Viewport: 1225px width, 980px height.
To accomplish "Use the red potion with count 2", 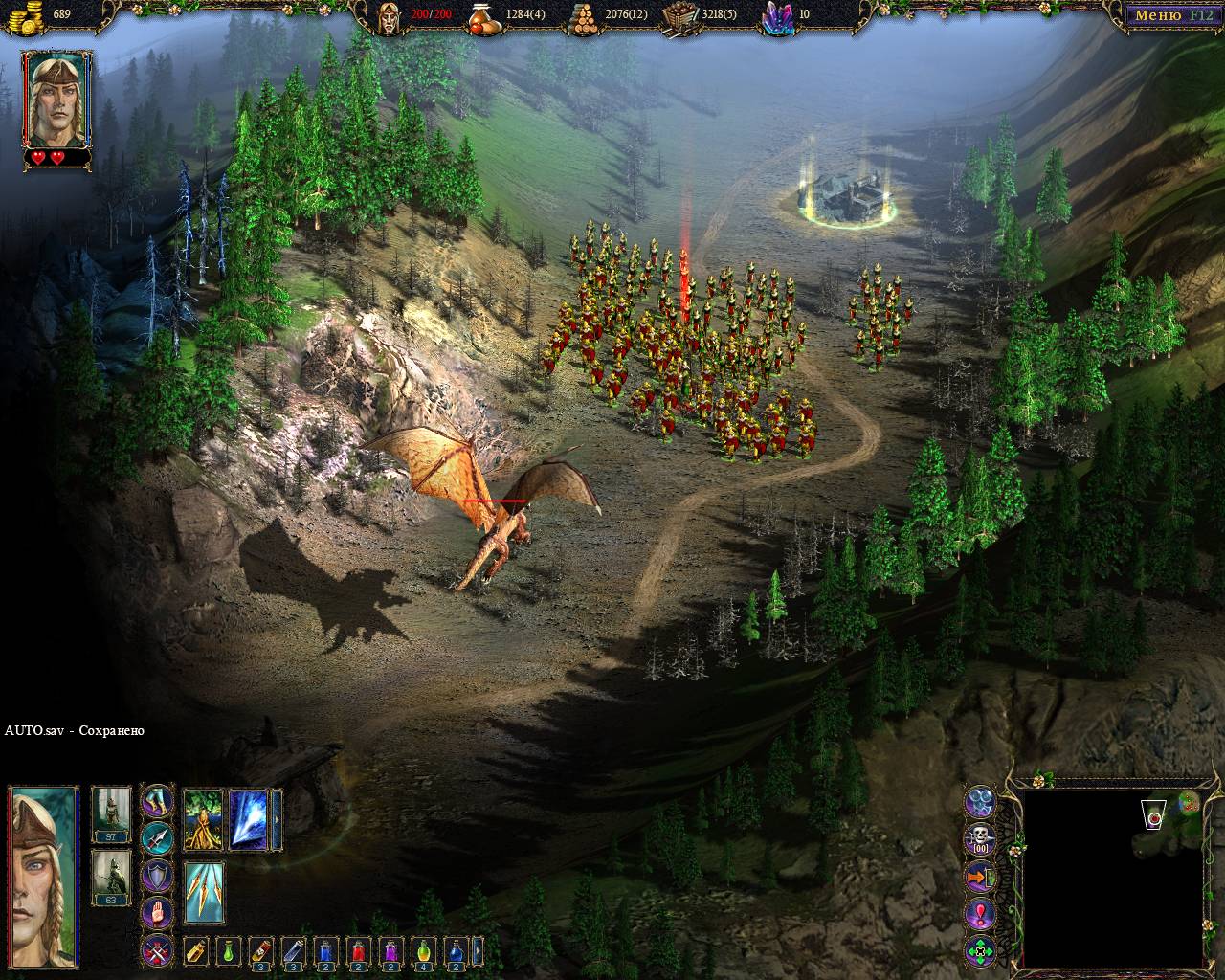I will tap(360, 950).
